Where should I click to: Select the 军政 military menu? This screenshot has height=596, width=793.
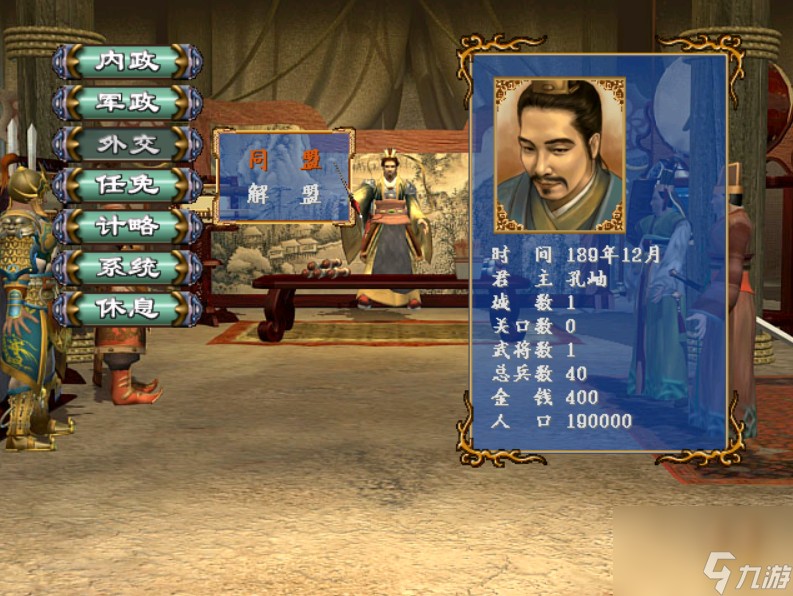(127, 103)
